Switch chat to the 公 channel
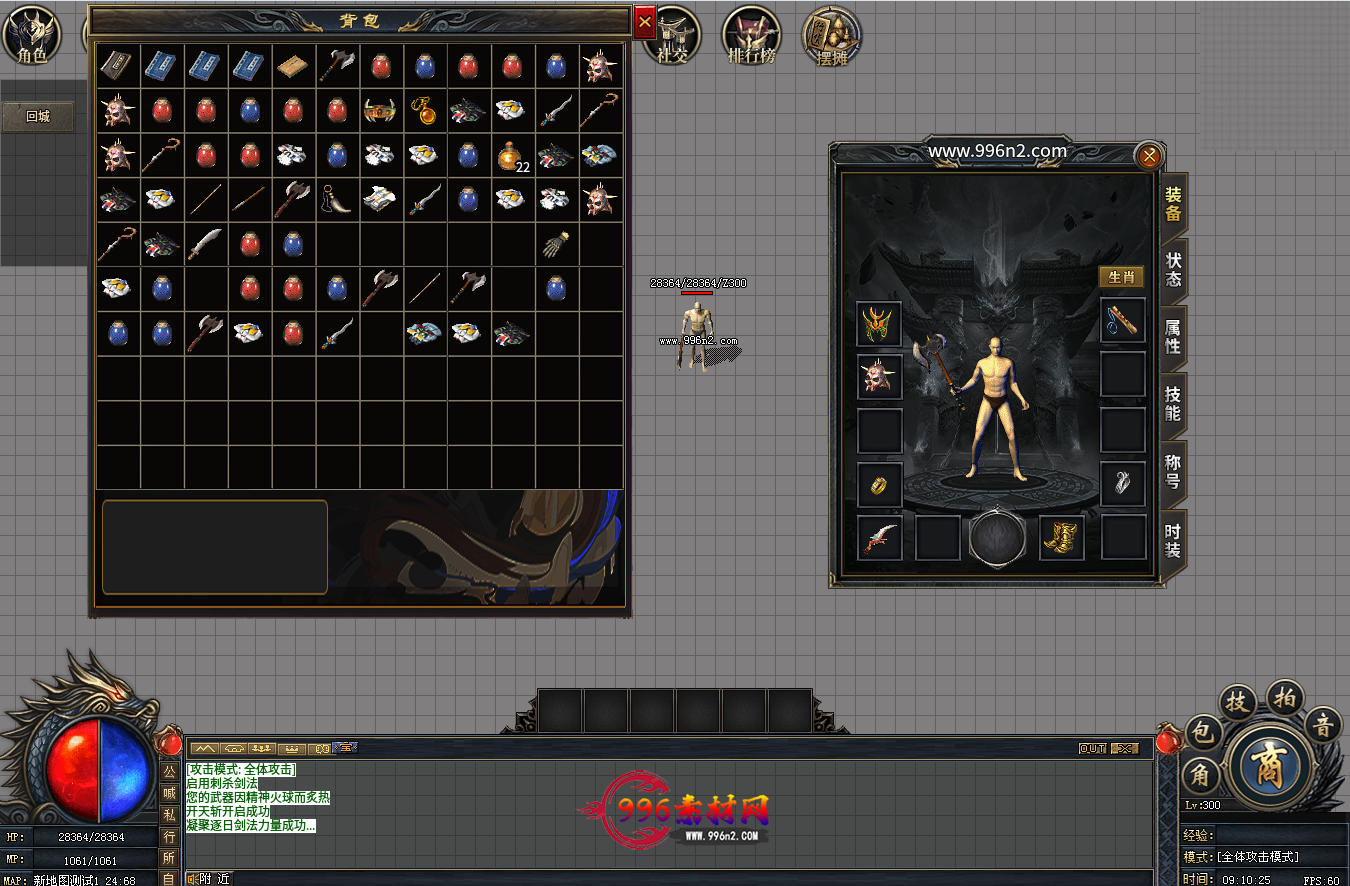 (x=169, y=771)
